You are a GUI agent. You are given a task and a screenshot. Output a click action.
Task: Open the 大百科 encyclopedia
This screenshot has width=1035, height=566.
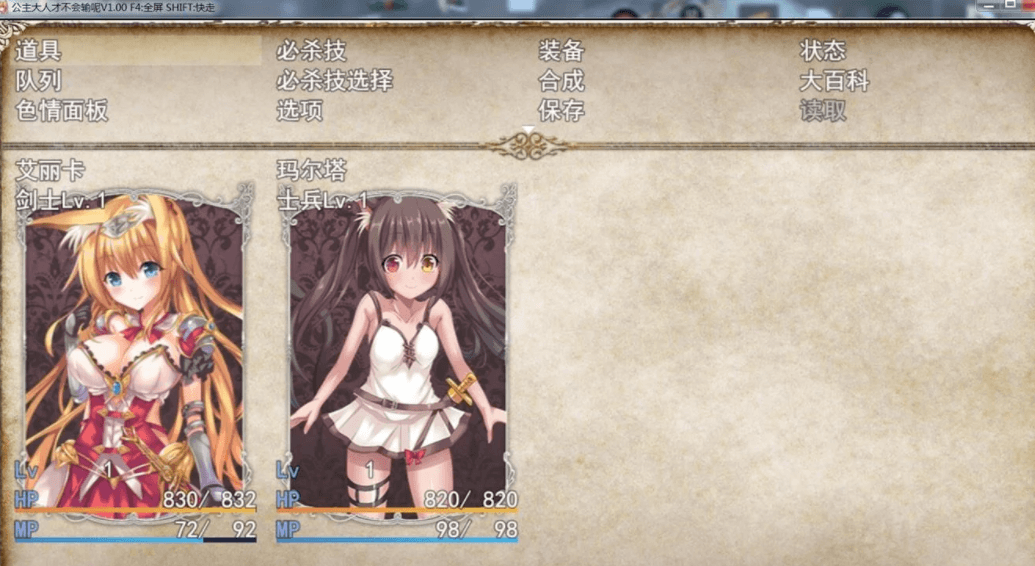(x=835, y=81)
